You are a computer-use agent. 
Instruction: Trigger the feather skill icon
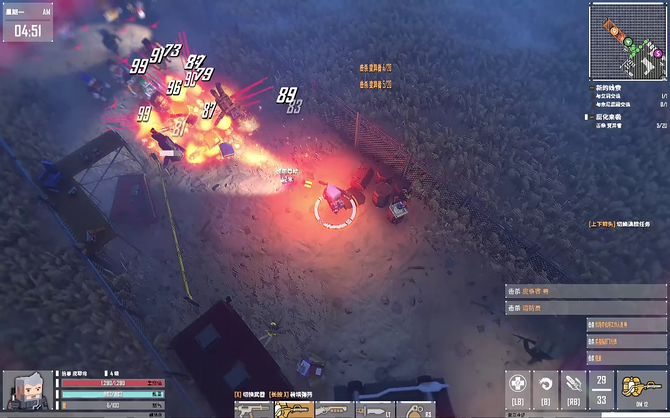tap(574, 385)
